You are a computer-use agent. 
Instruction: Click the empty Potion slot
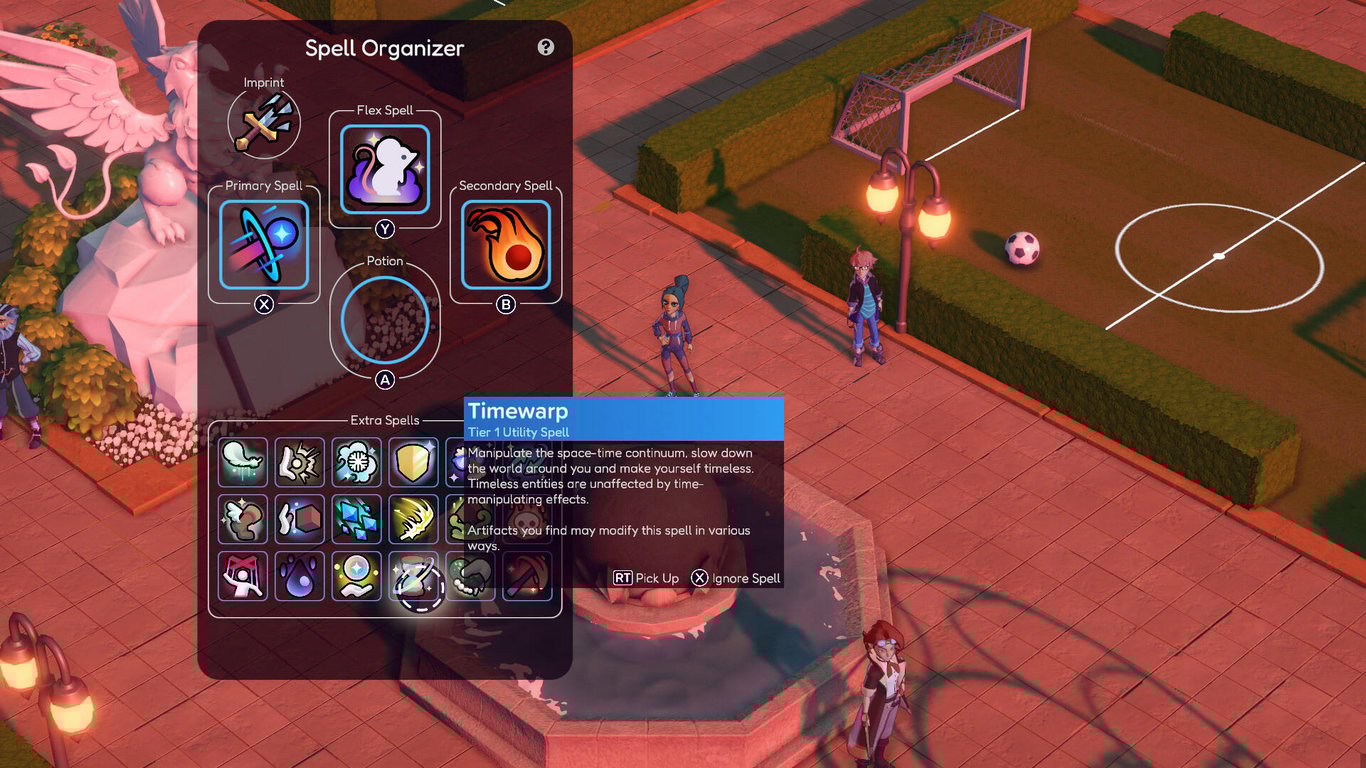[x=385, y=319]
